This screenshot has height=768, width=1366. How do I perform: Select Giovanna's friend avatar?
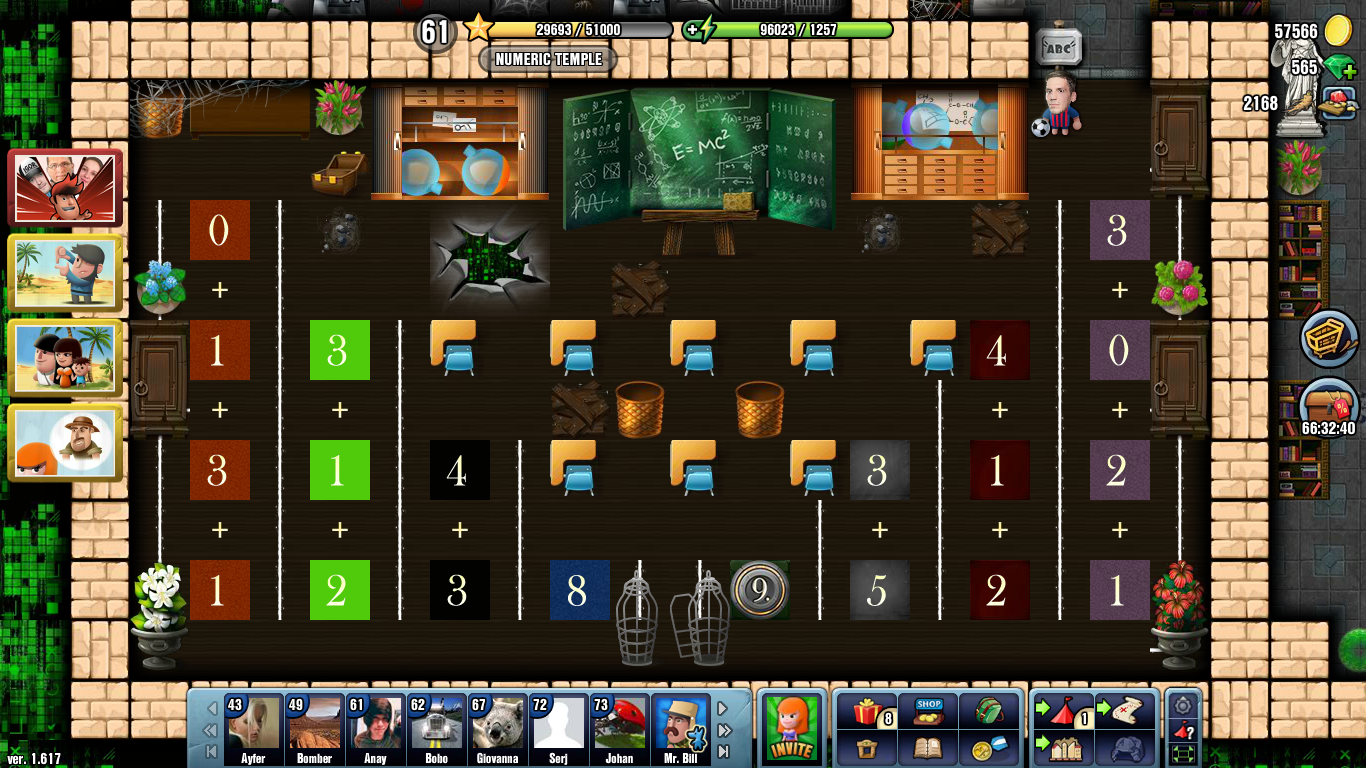(497, 724)
